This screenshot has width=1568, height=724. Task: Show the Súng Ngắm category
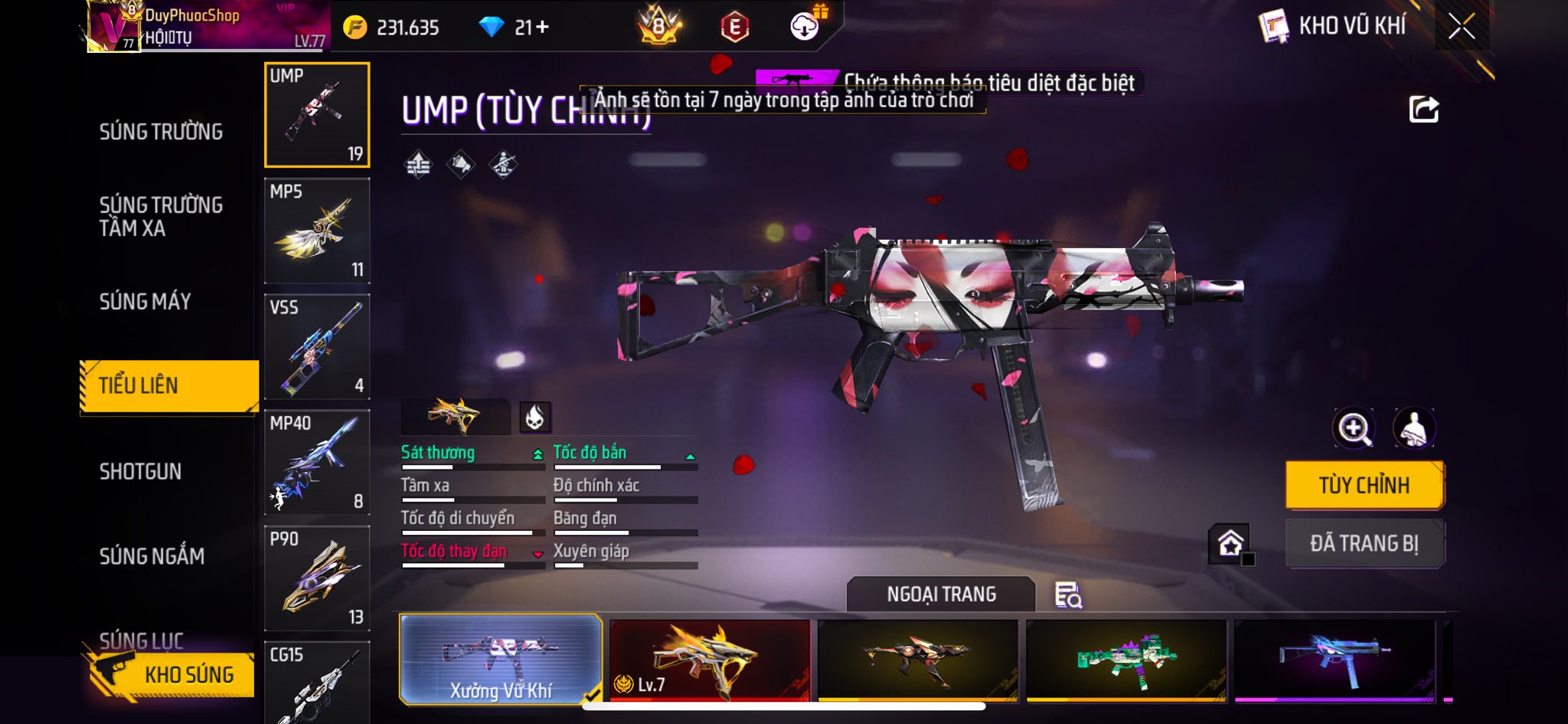tap(152, 555)
